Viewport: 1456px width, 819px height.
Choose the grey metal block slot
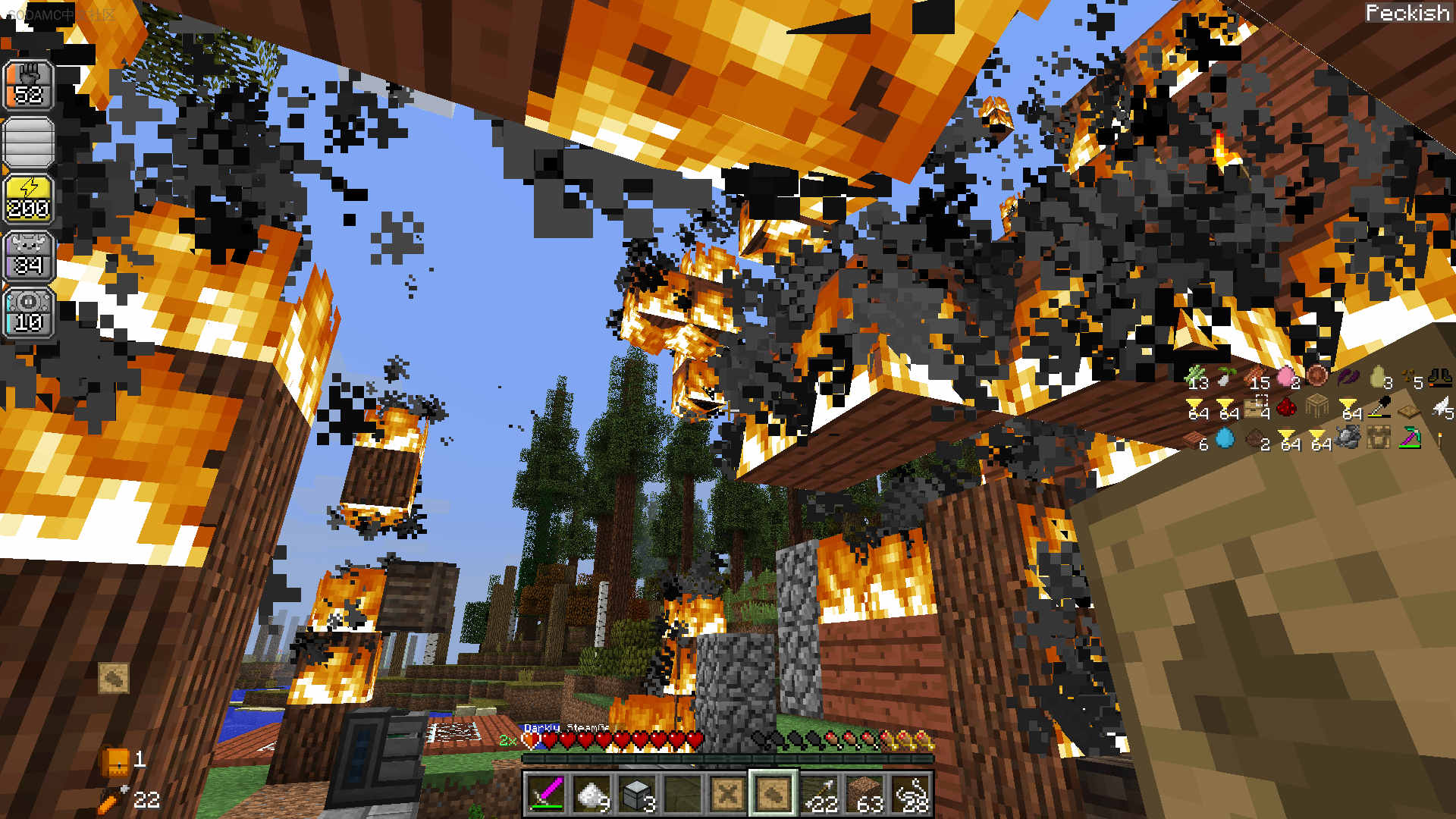coord(637,793)
